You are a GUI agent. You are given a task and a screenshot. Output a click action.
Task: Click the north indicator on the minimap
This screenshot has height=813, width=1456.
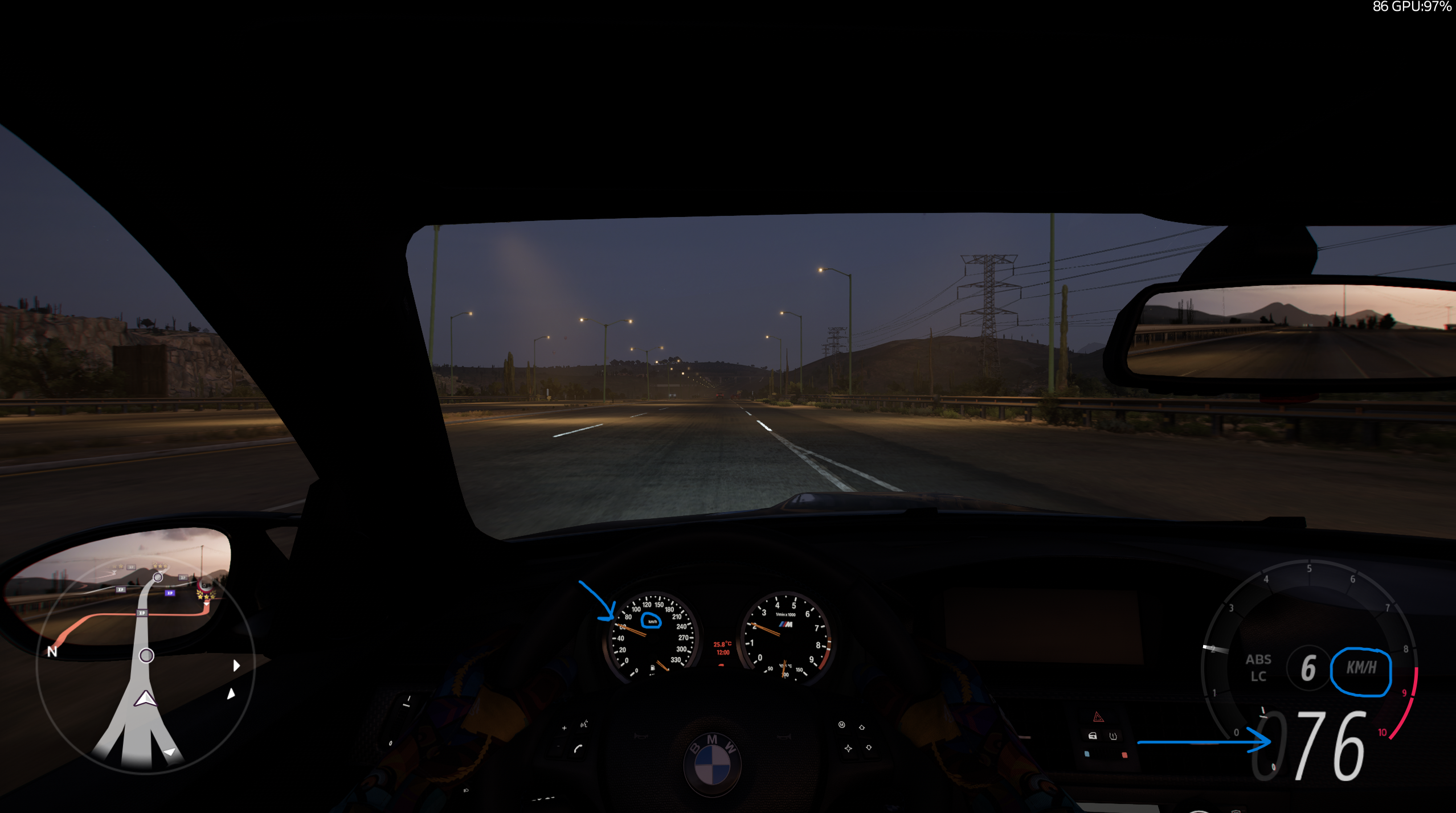pyautogui.click(x=52, y=651)
